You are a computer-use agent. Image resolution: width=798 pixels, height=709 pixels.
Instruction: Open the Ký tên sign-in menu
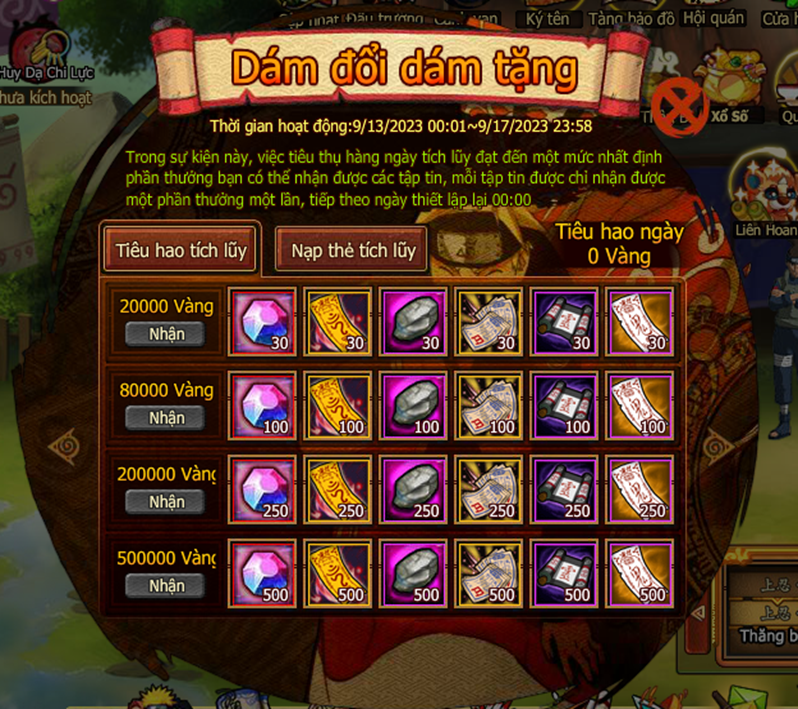pos(549,18)
